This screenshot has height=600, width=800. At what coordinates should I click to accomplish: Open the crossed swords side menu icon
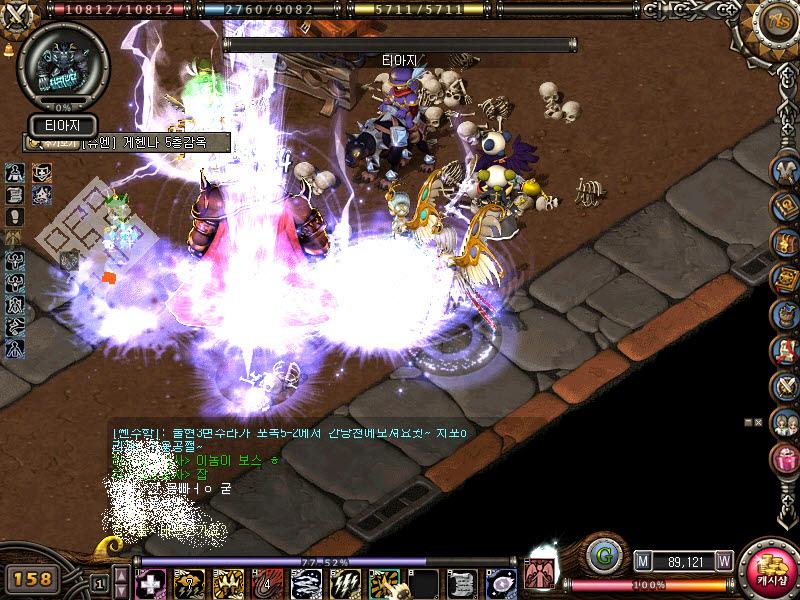(786, 386)
